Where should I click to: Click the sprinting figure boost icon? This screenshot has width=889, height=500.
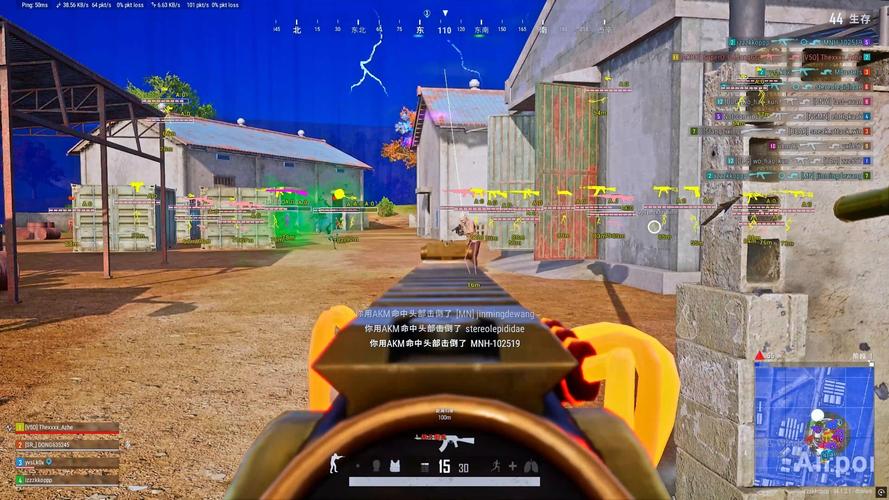[x=496, y=466]
